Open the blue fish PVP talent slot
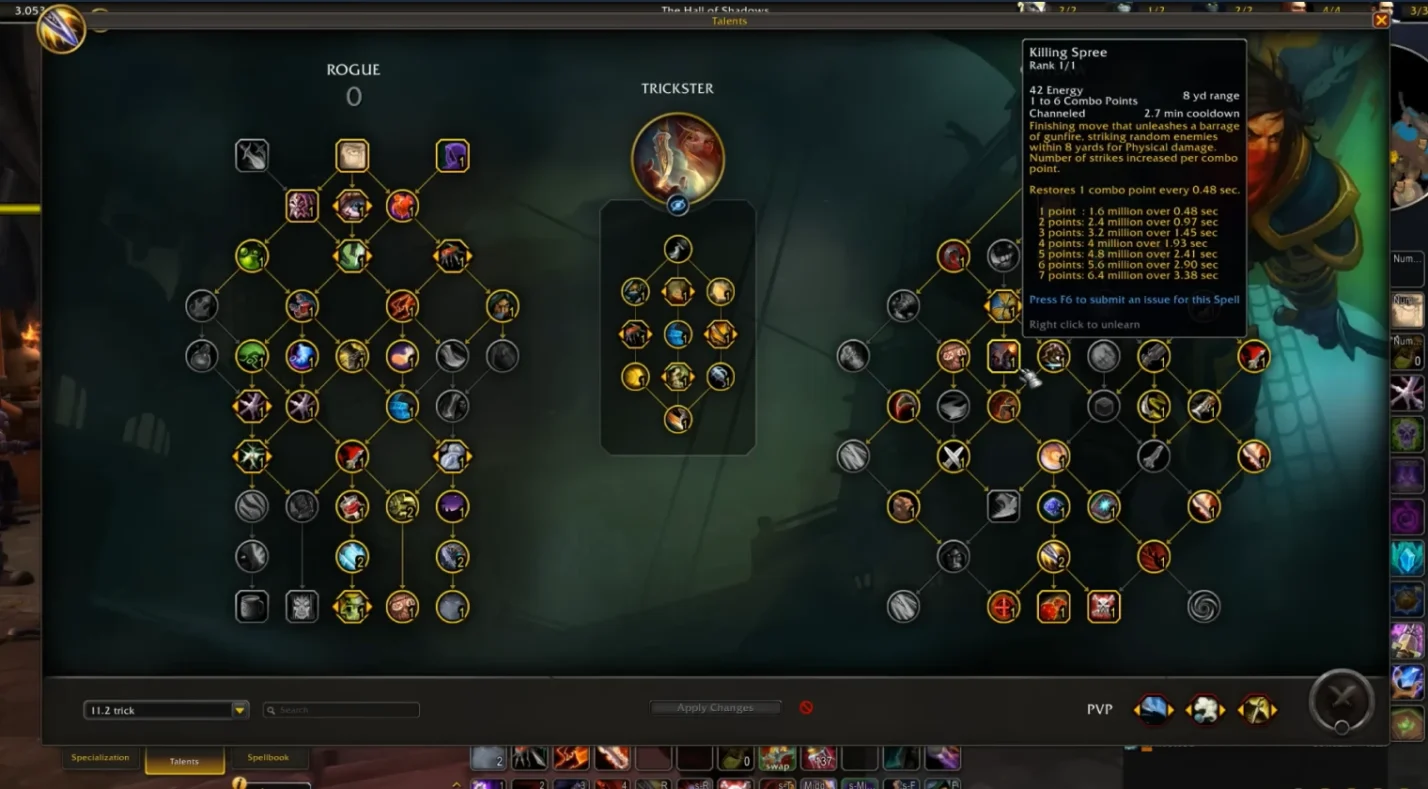Viewport: 1428px width, 789px height. [1153, 709]
